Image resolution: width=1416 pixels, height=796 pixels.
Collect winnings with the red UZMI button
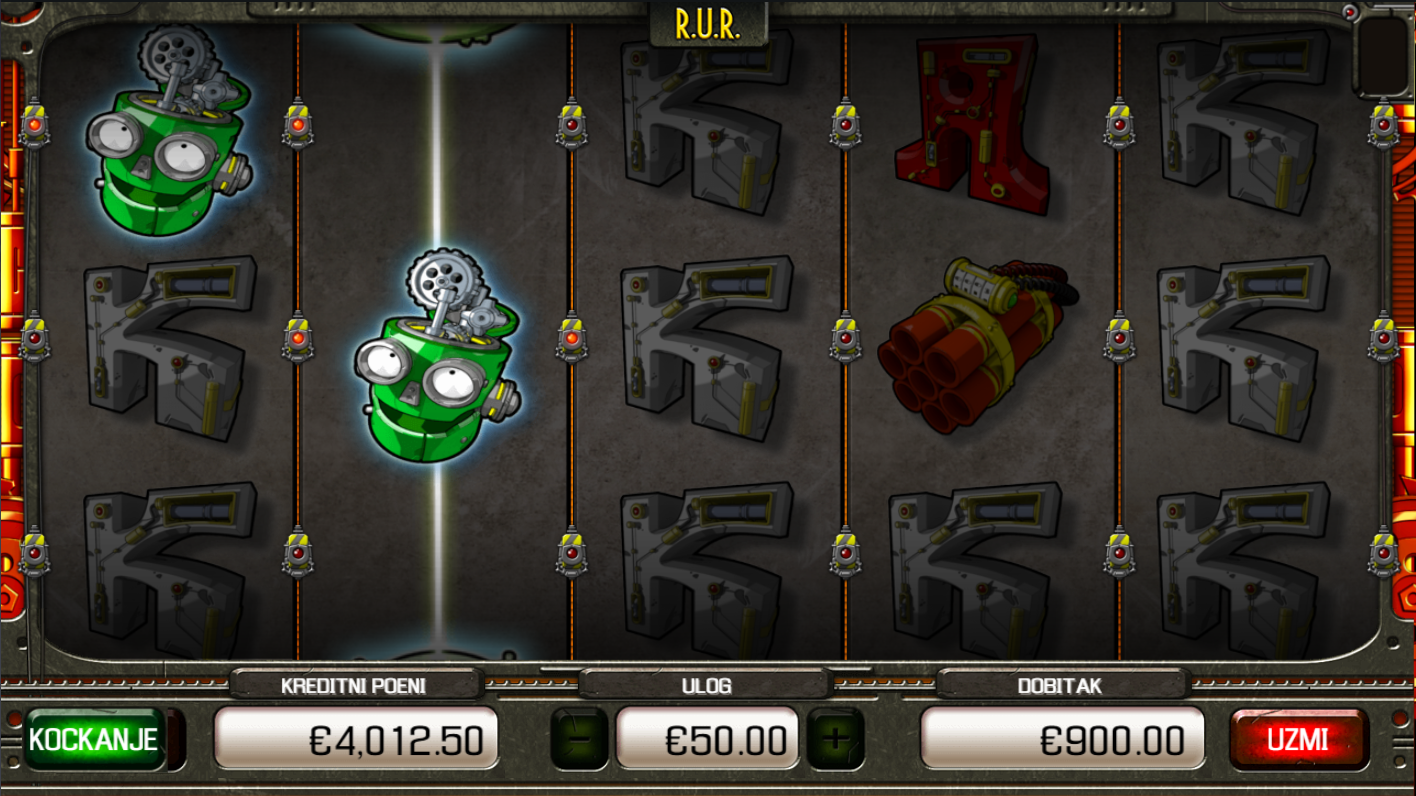click(x=1298, y=740)
